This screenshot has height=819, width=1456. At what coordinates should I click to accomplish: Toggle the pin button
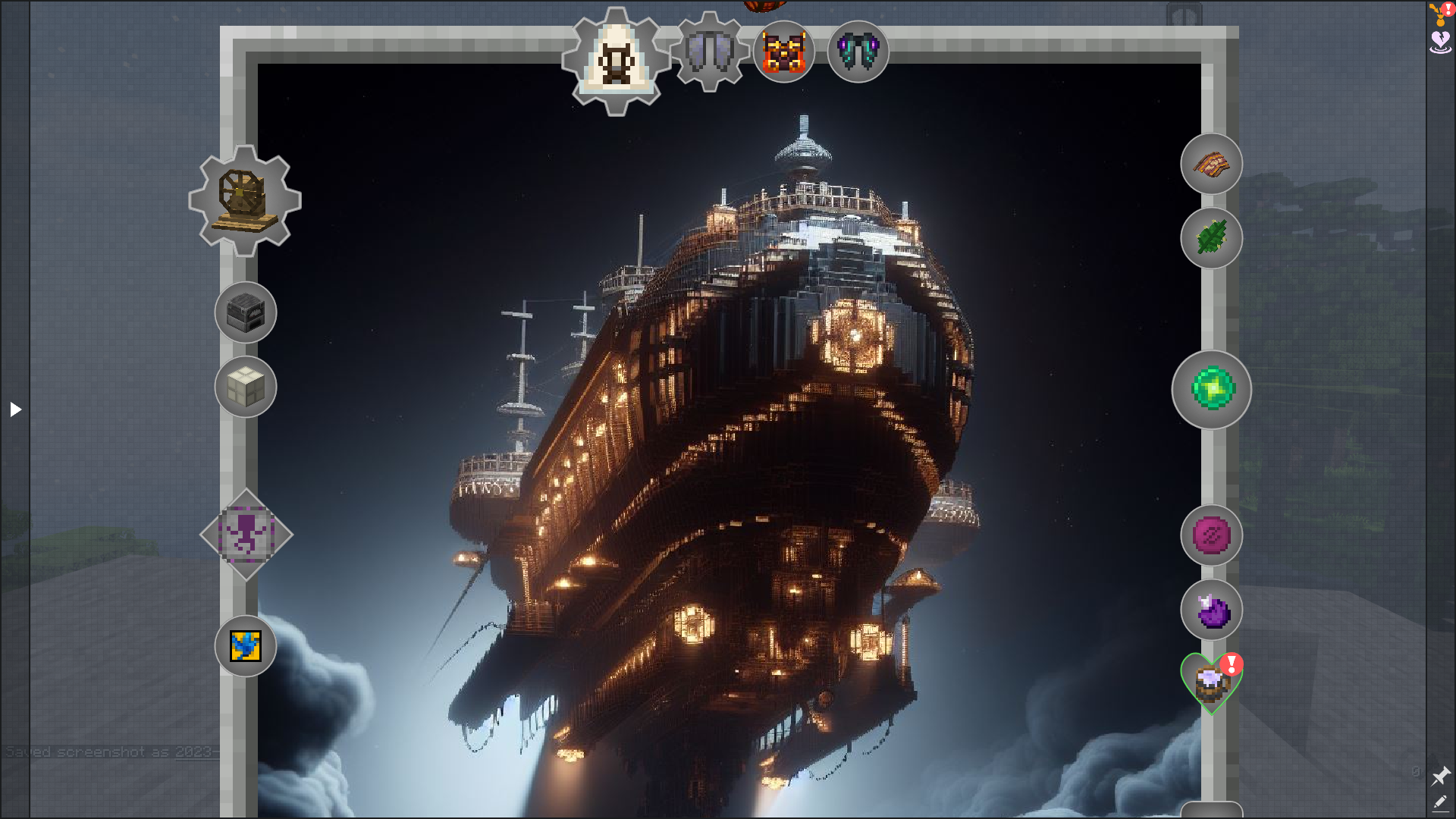click(1440, 776)
